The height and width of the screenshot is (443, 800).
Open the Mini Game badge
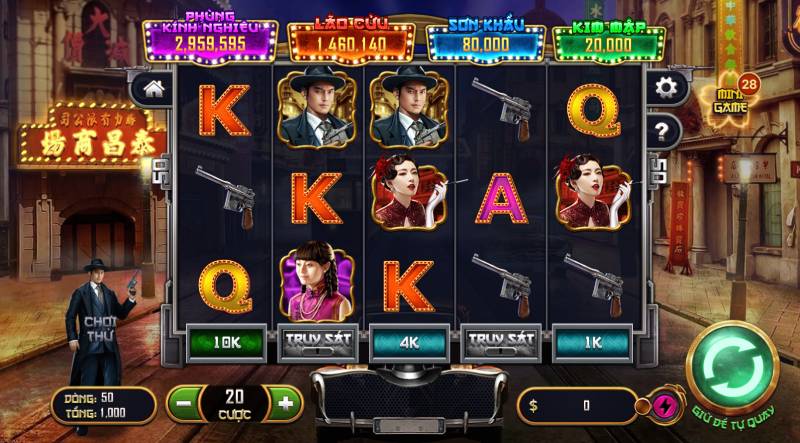point(734,100)
